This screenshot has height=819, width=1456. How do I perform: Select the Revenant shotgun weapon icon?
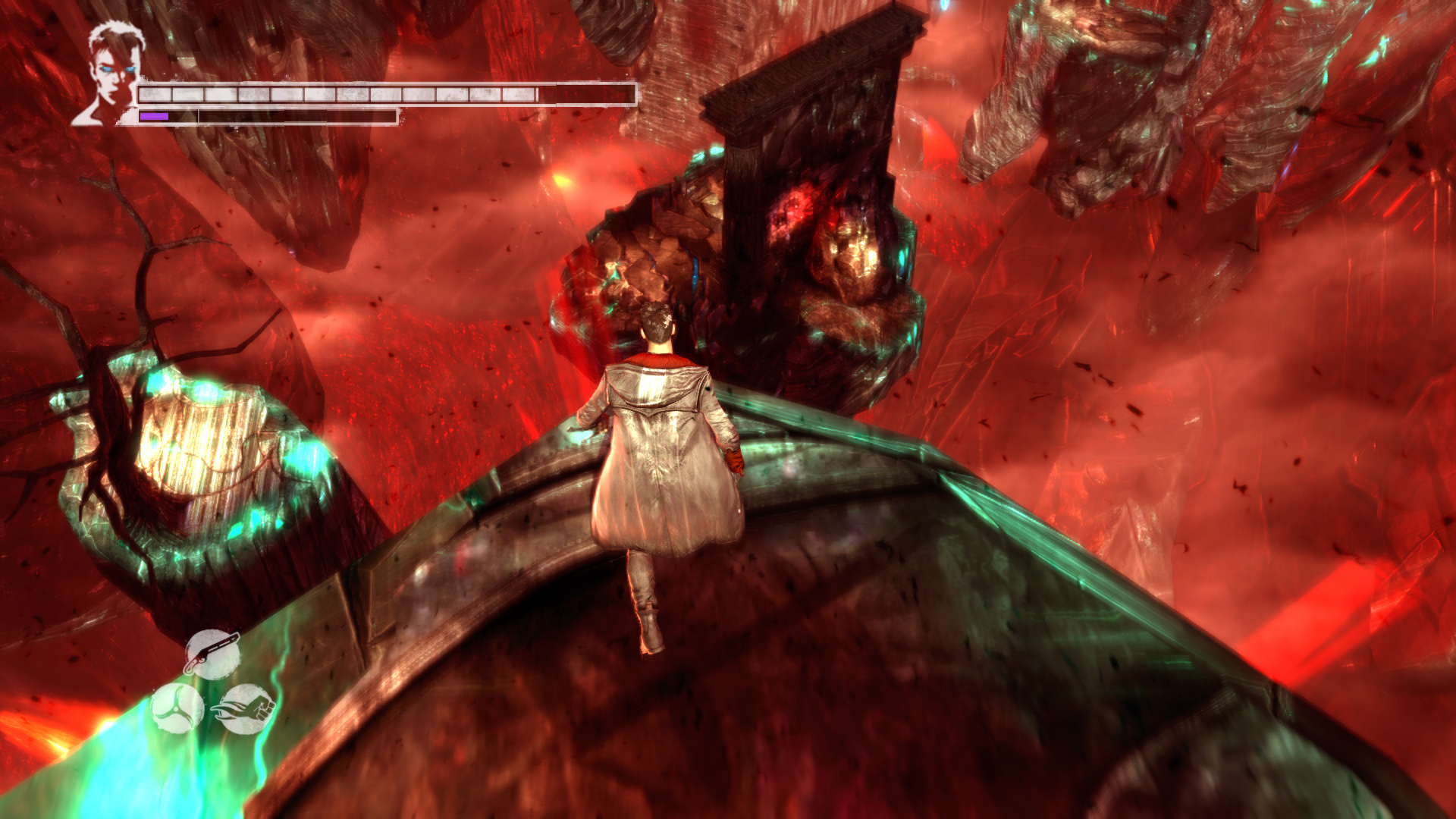click(212, 654)
